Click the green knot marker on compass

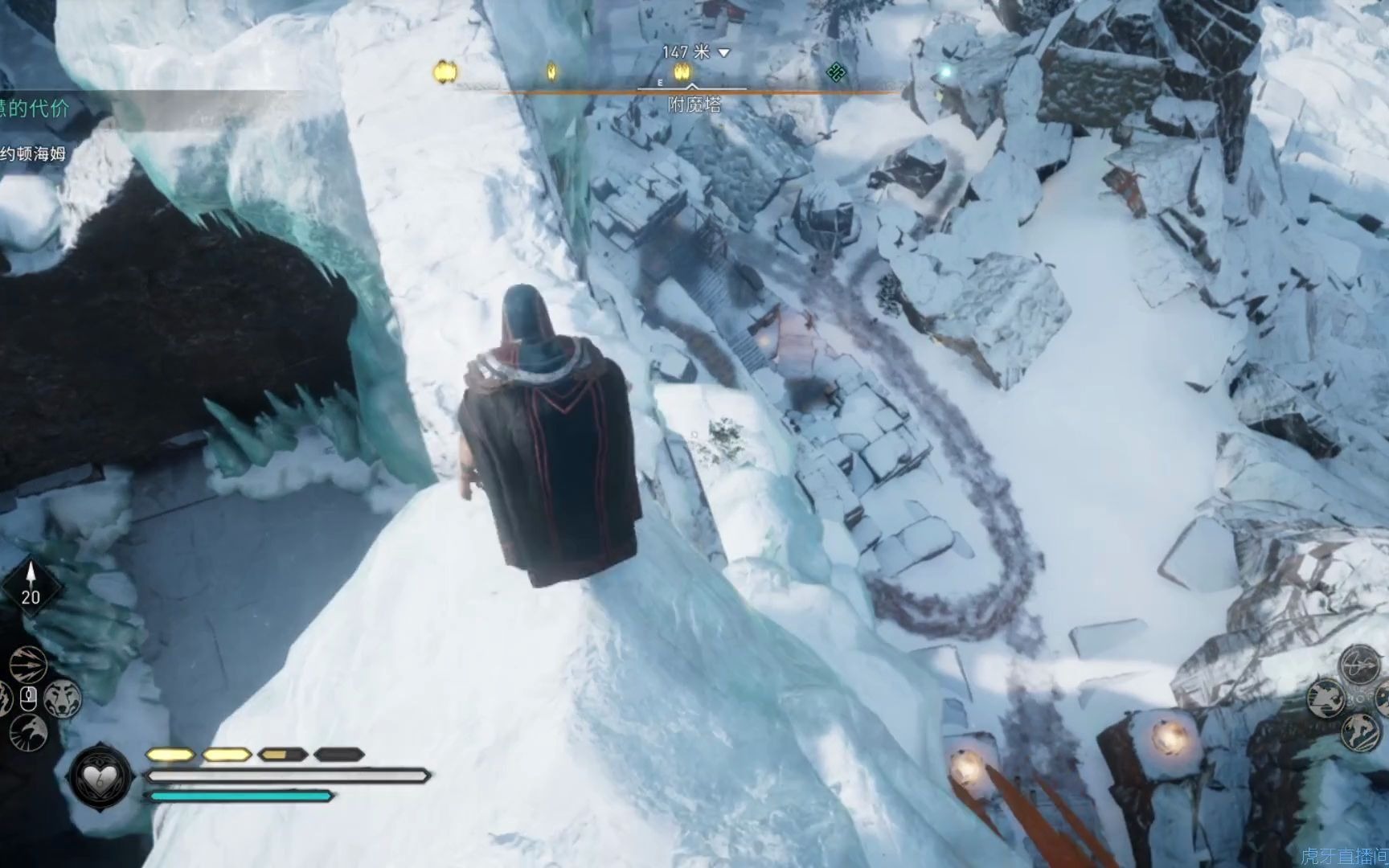click(x=836, y=73)
